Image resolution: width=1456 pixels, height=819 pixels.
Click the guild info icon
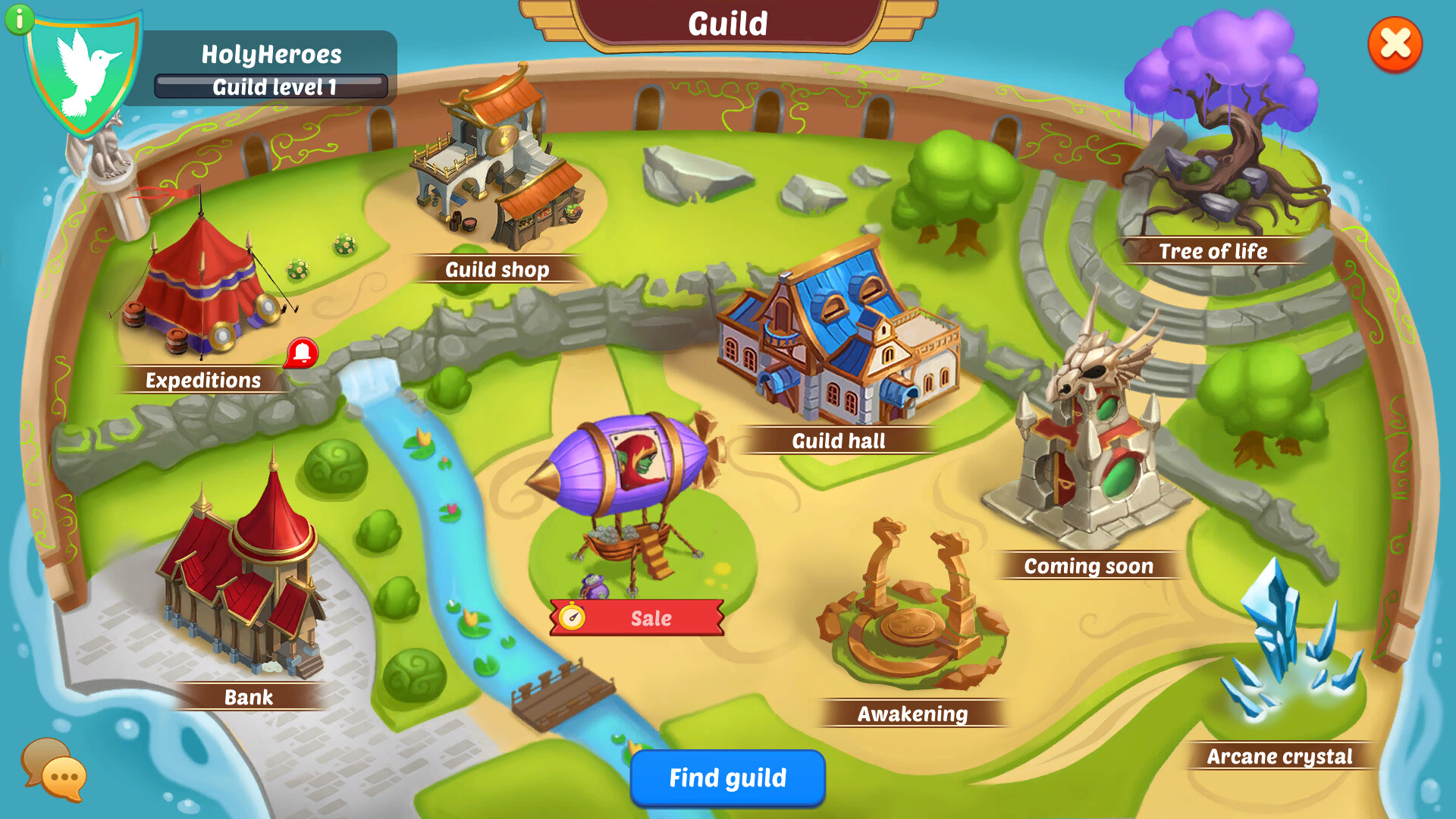point(19,19)
